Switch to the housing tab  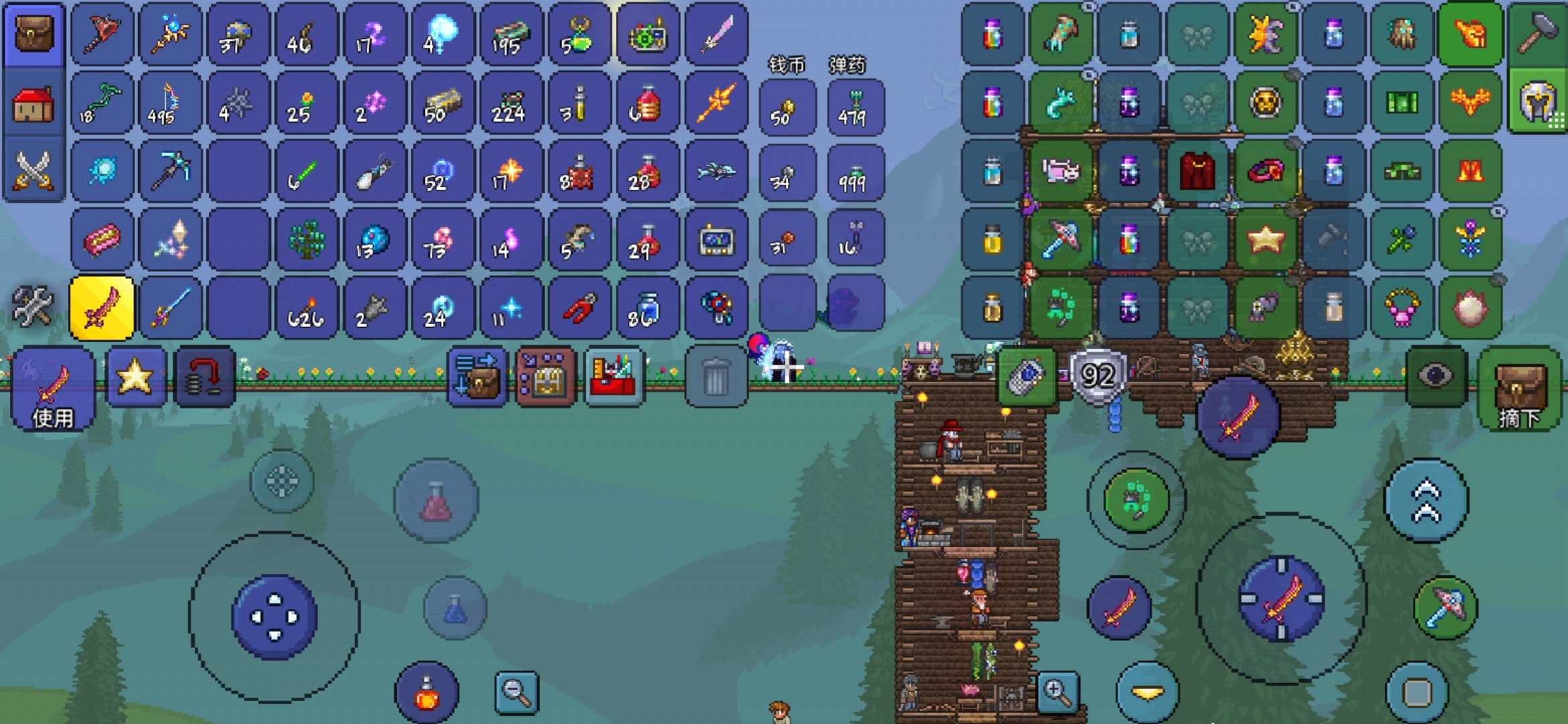click(34, 104)
